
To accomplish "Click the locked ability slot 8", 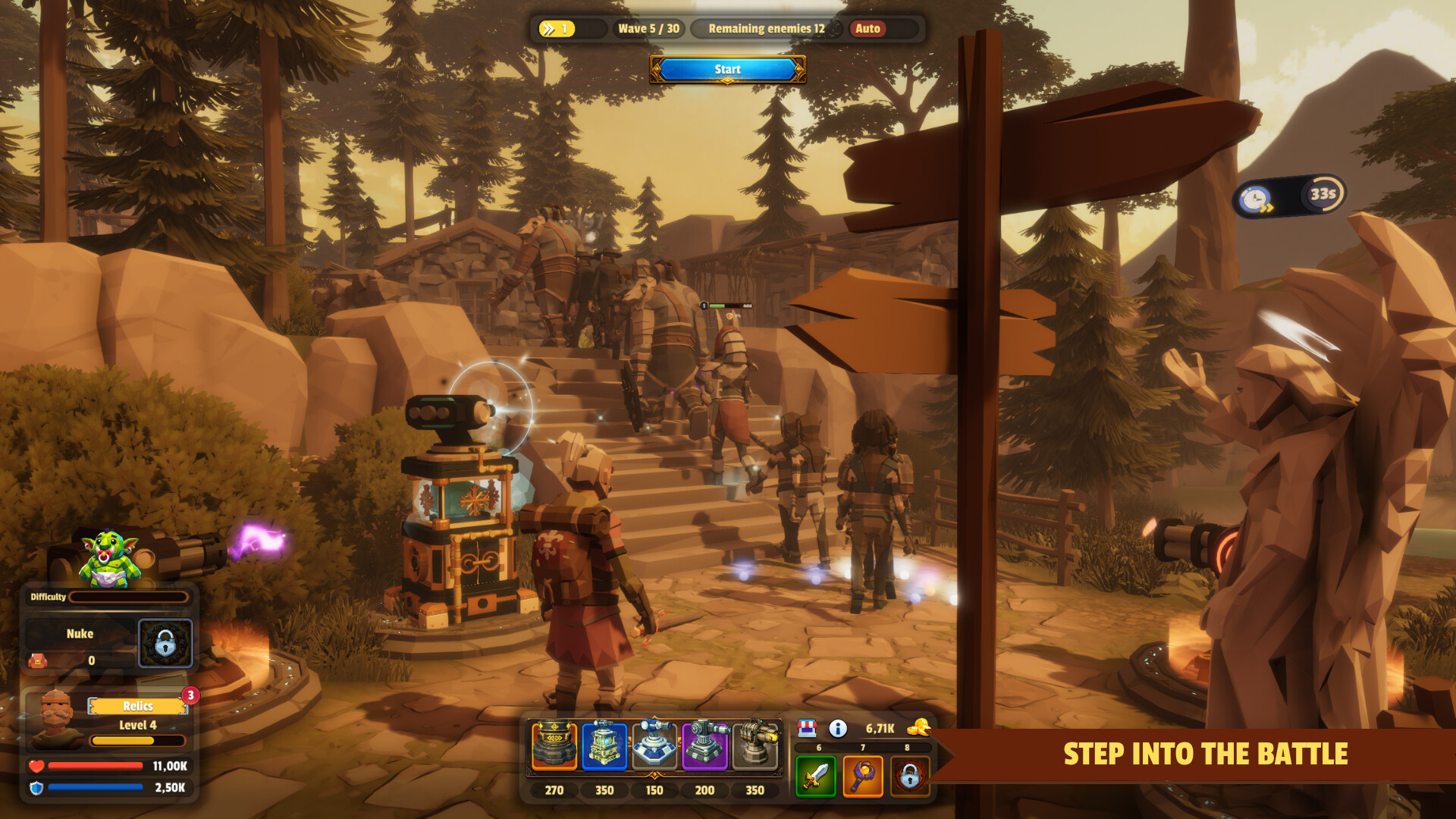I will 909,777.
